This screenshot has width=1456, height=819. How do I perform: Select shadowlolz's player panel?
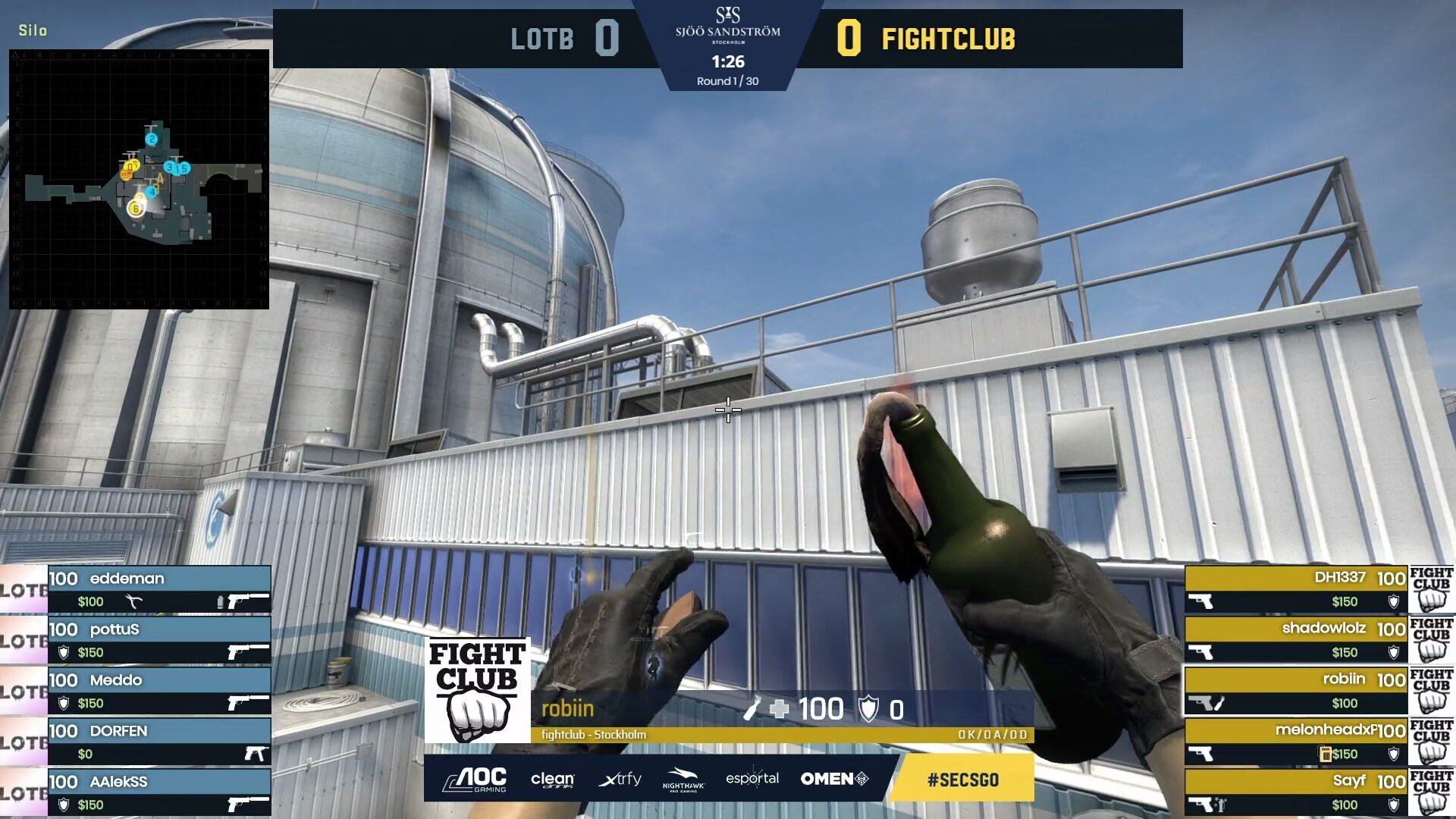click(x=1297, y=640)
